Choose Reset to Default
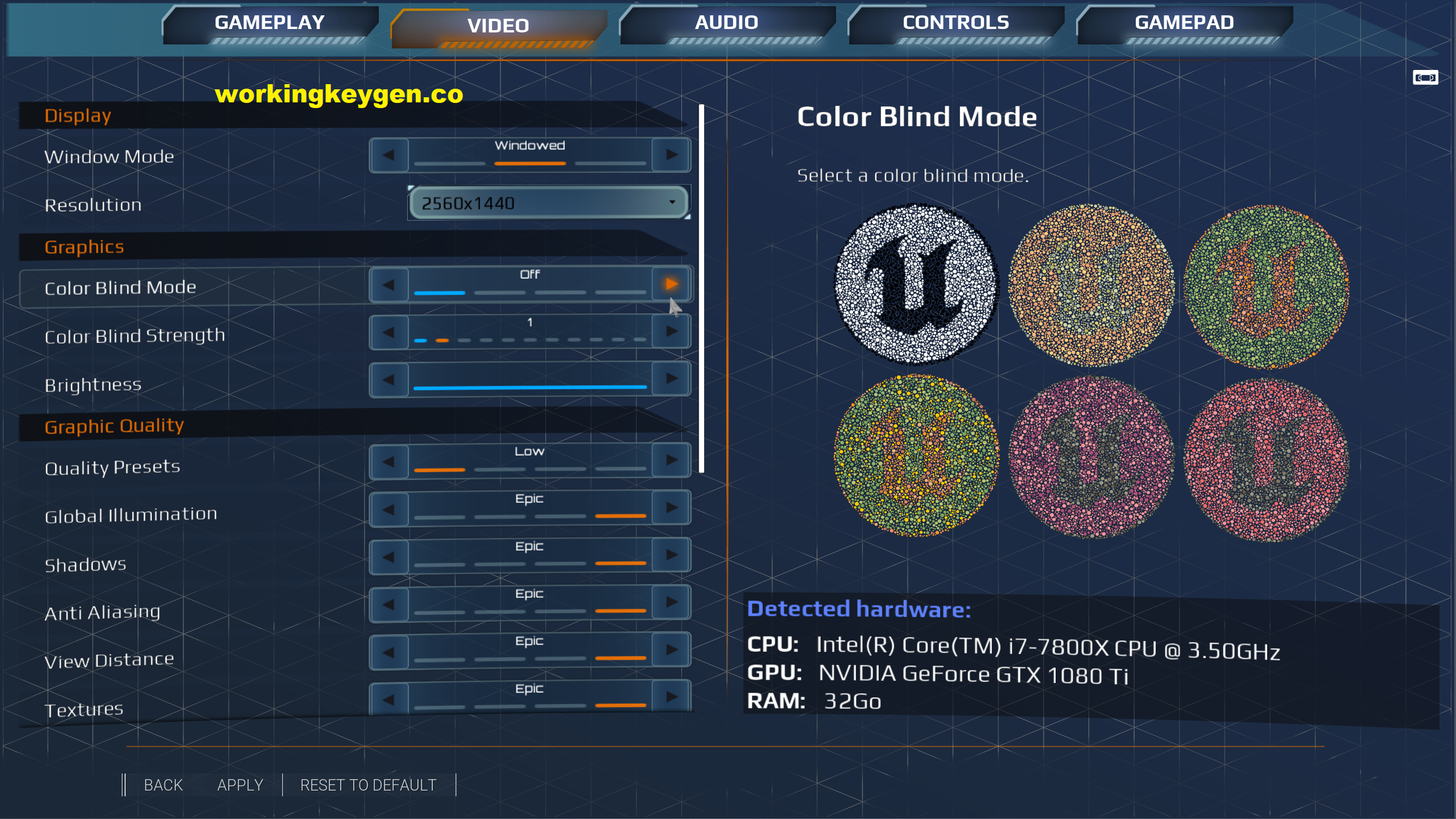Viewport: 1456px width, 819px height. pos(368,785)
